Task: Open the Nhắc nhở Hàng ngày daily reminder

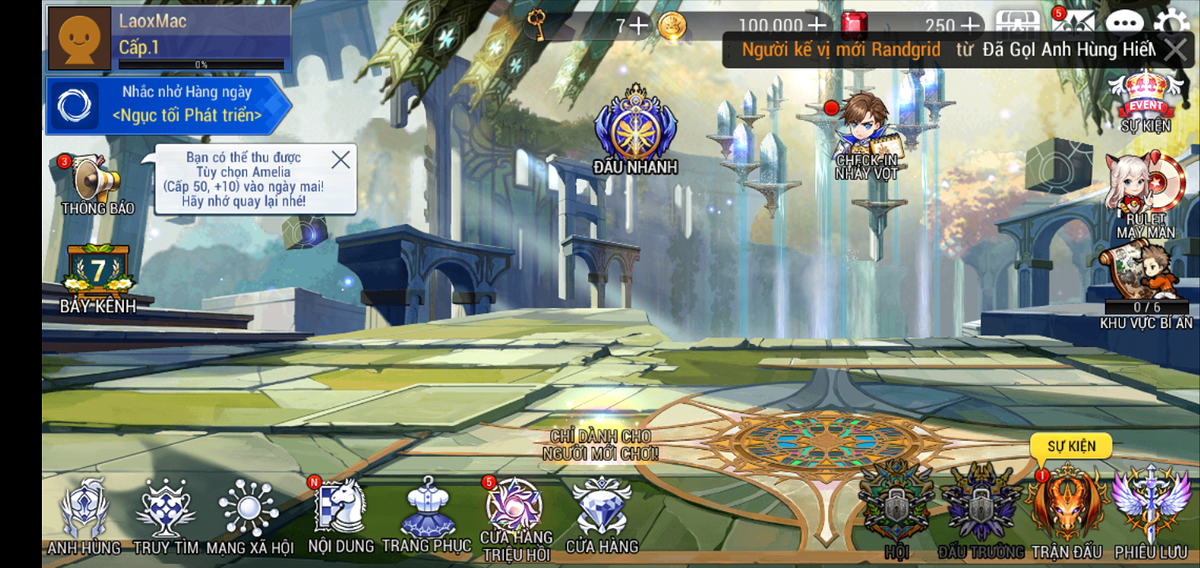Action: point(168,105)
